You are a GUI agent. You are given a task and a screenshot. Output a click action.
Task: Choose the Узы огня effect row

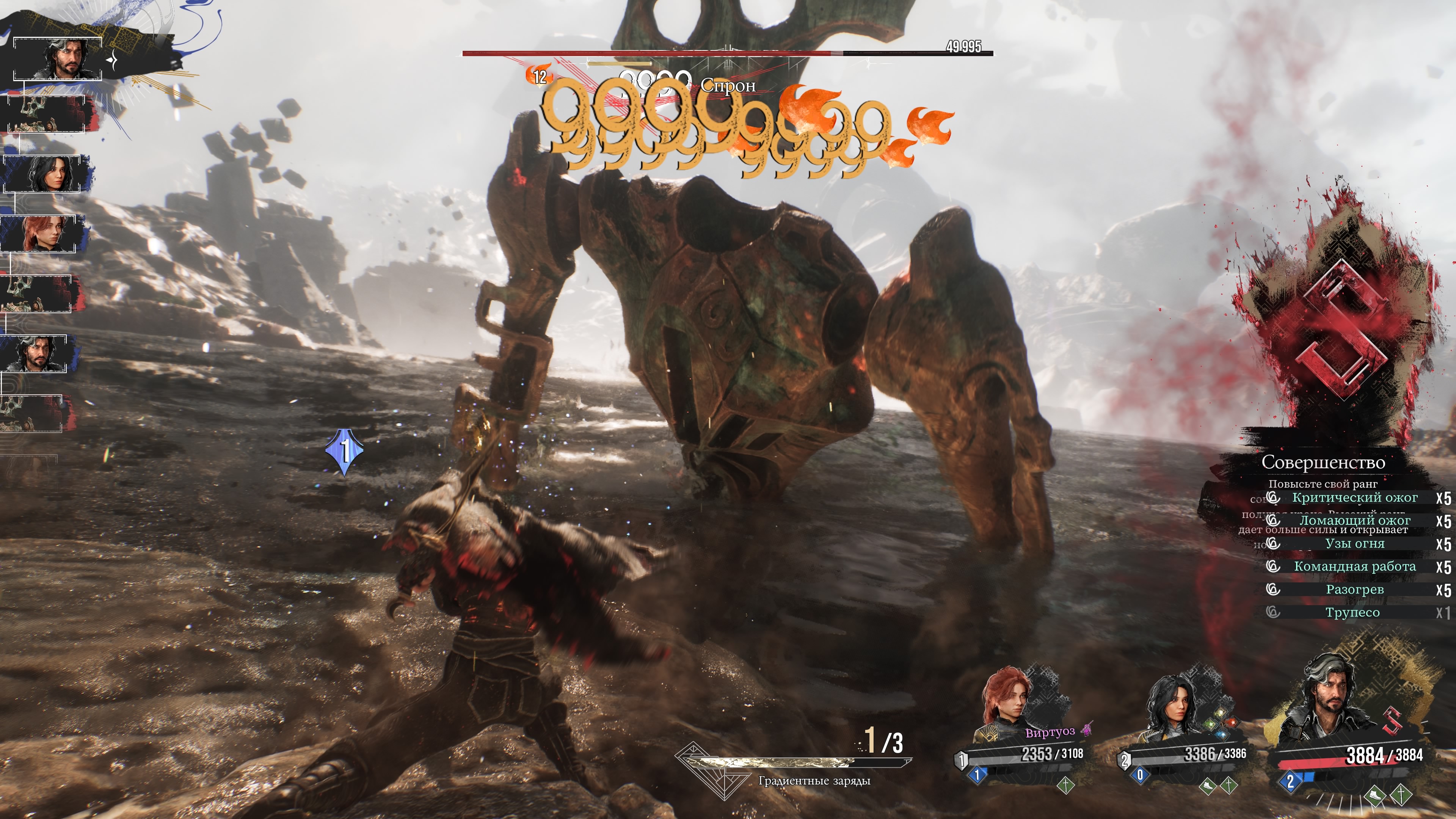[x=1354, y=544]
